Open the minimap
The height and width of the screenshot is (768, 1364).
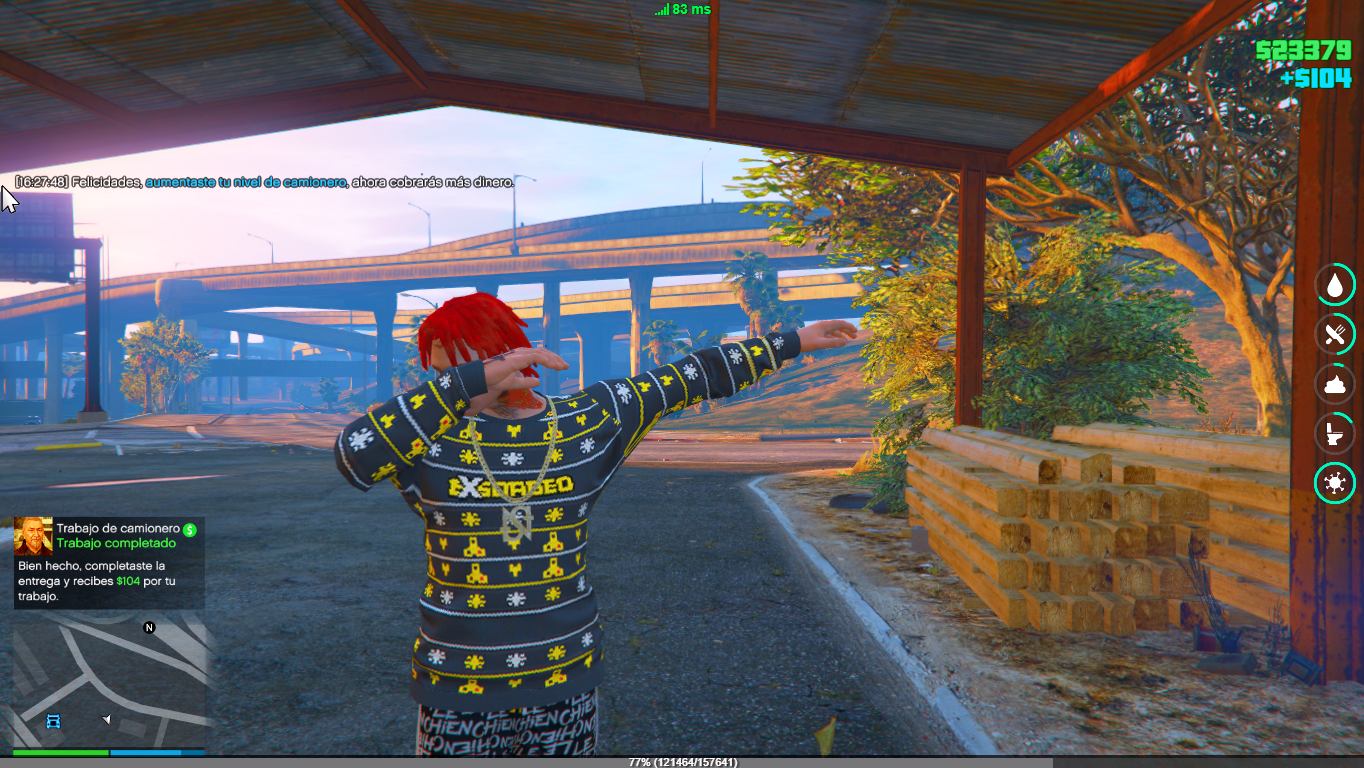pyautogui.click(x=108, y=680)
